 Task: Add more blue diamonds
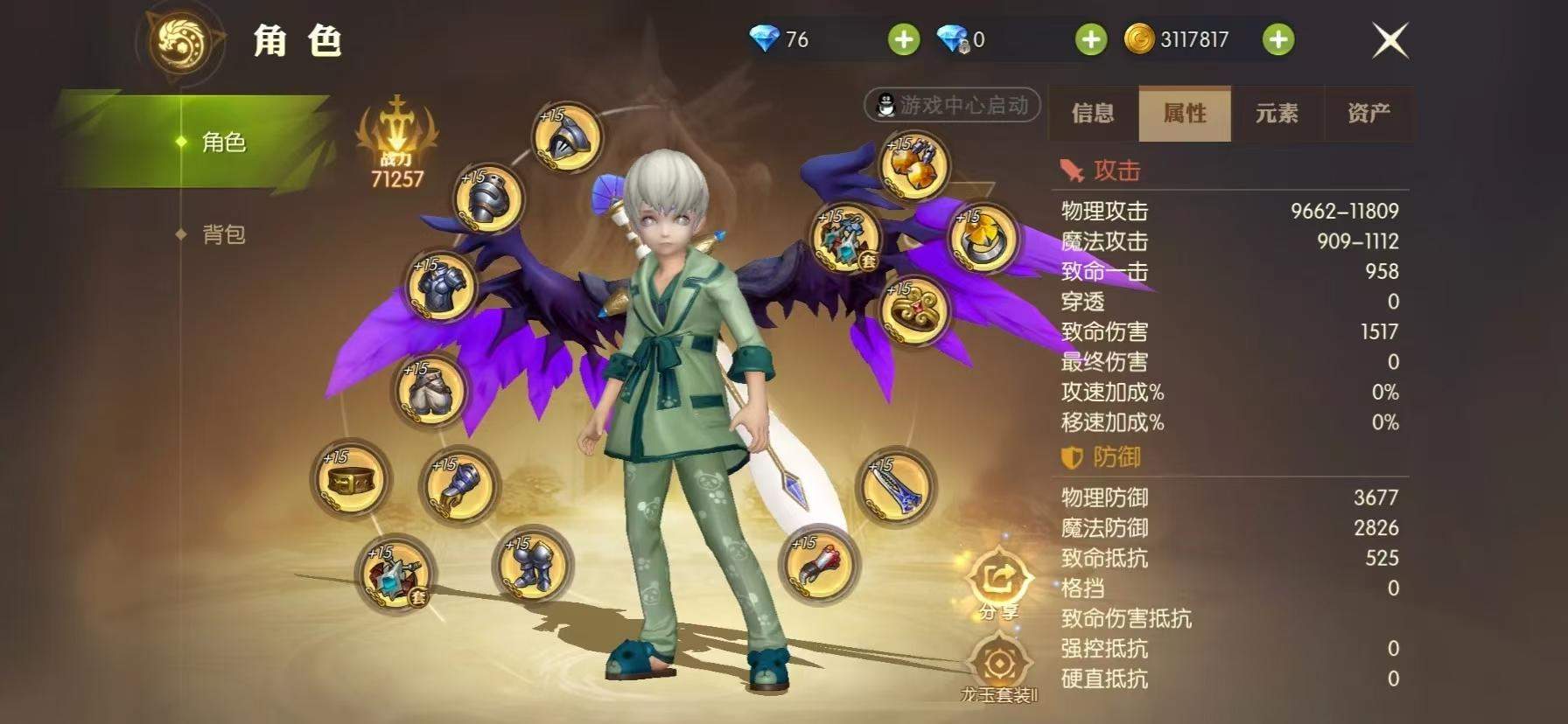[x=904, y=39]
